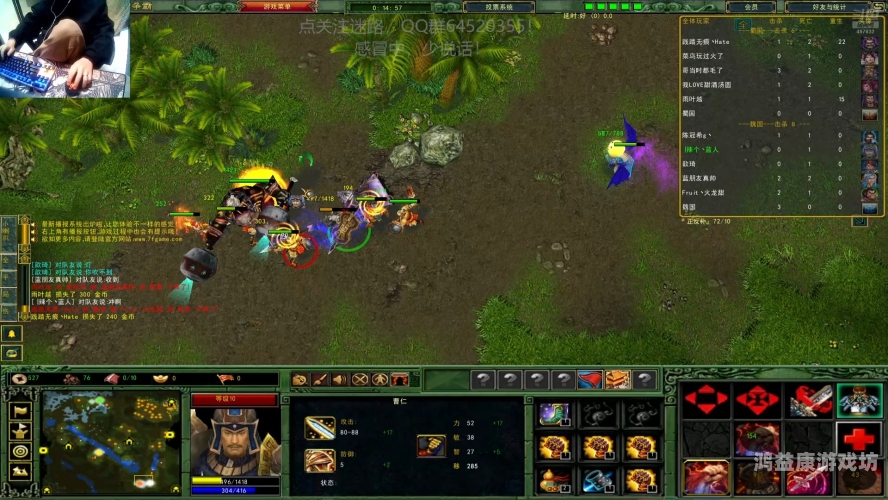This screenshot has height=500, width=888.
Task: Open the red cross skill menu
Action: point(859,439)
